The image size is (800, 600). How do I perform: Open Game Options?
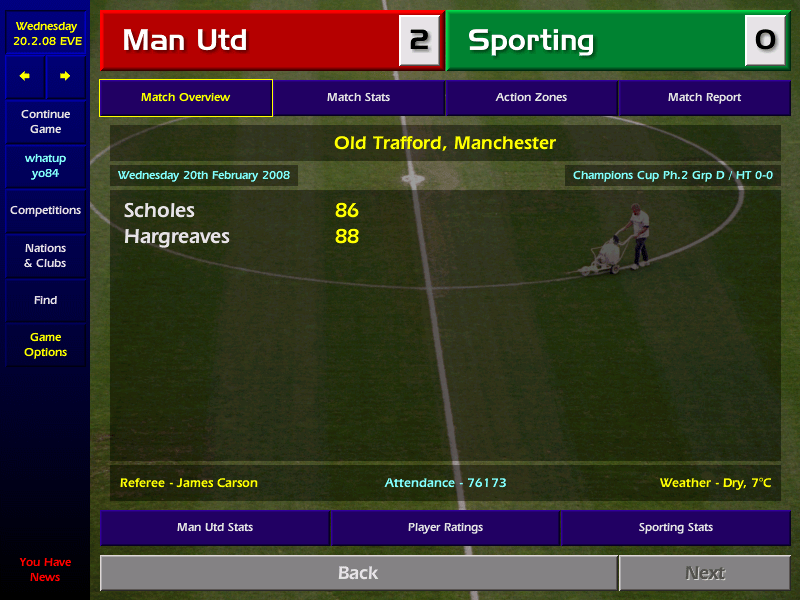45,345
